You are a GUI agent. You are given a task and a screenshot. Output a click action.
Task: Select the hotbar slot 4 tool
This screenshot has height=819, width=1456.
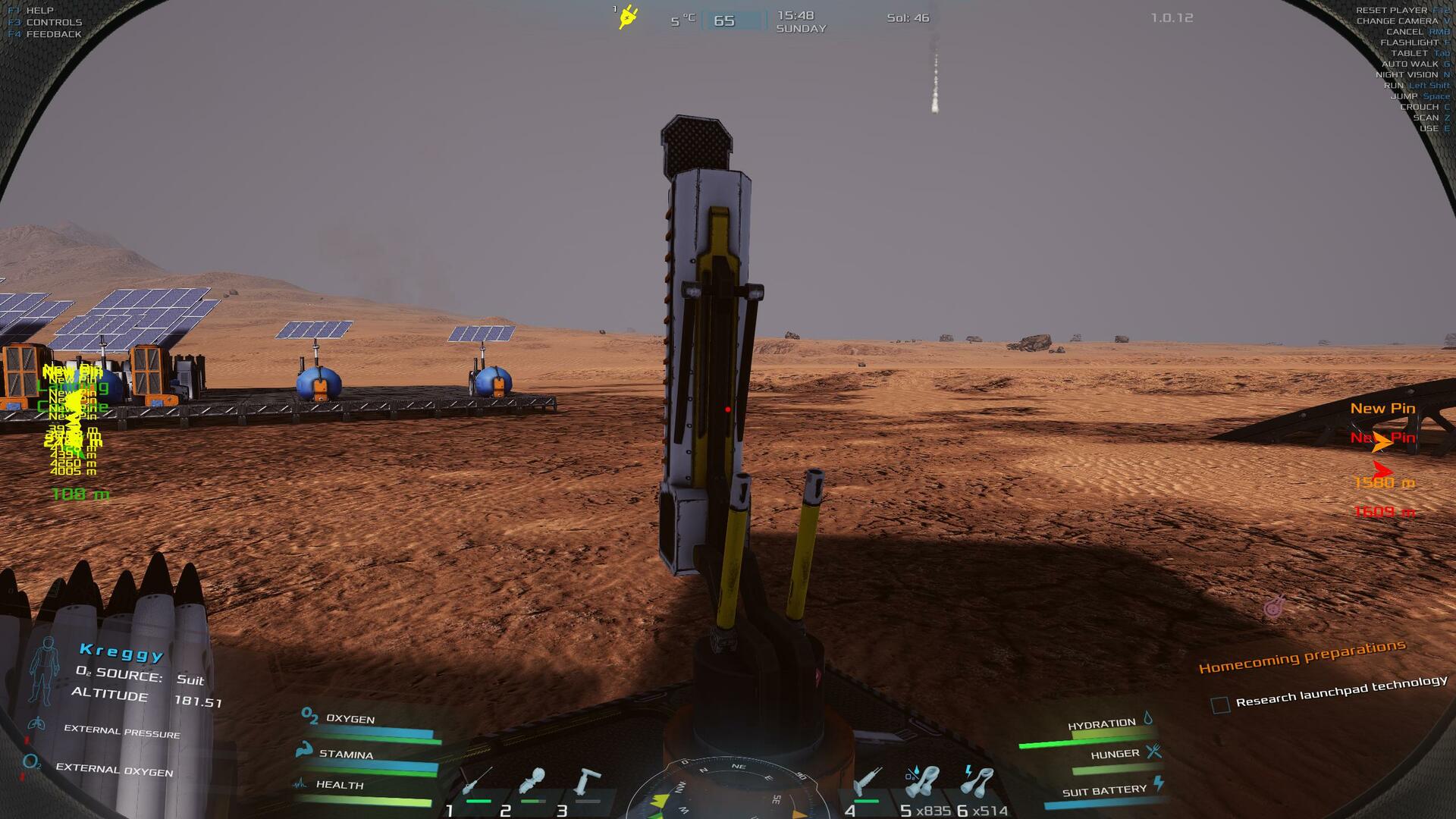(x=865, y=783)
